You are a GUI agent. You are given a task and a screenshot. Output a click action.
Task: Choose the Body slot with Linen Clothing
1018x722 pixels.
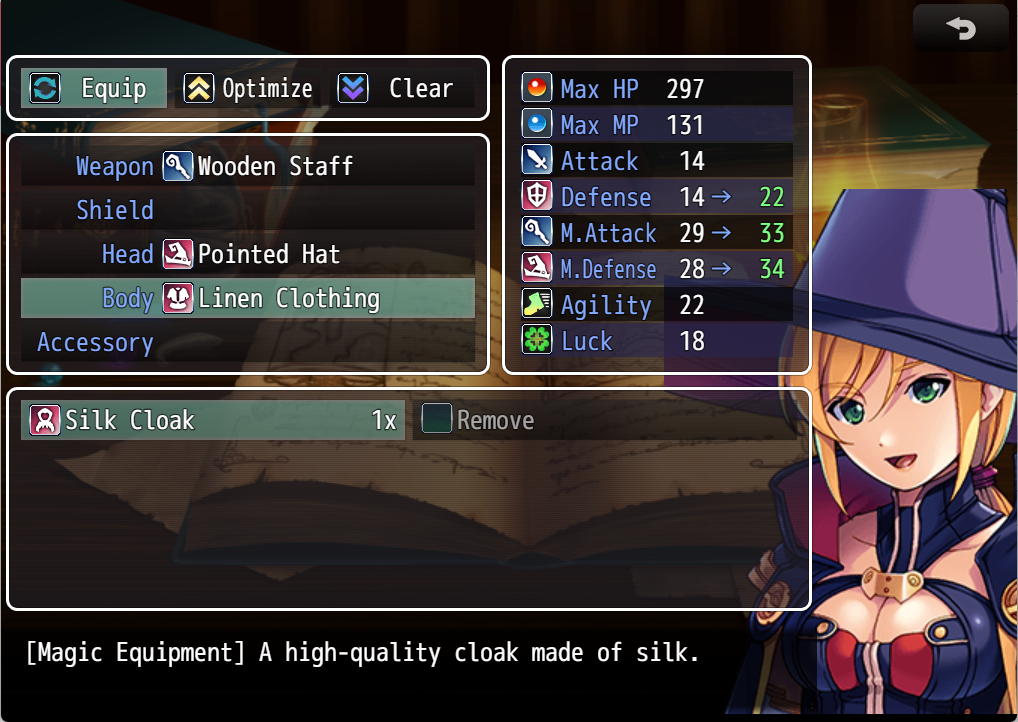click(x=247, y=298)
